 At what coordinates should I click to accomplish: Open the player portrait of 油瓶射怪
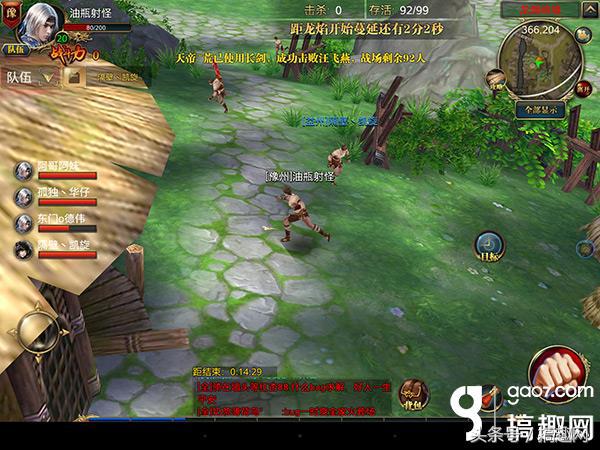[38, 22]
